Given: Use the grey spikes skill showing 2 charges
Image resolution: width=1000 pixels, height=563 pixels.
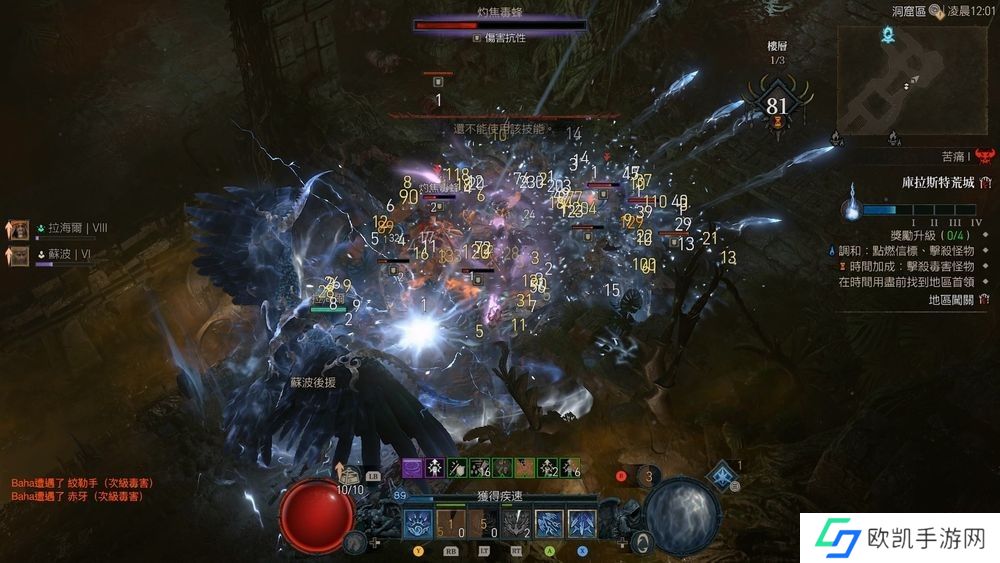Looking at the screenshot, I should click(x=517, y=524).
